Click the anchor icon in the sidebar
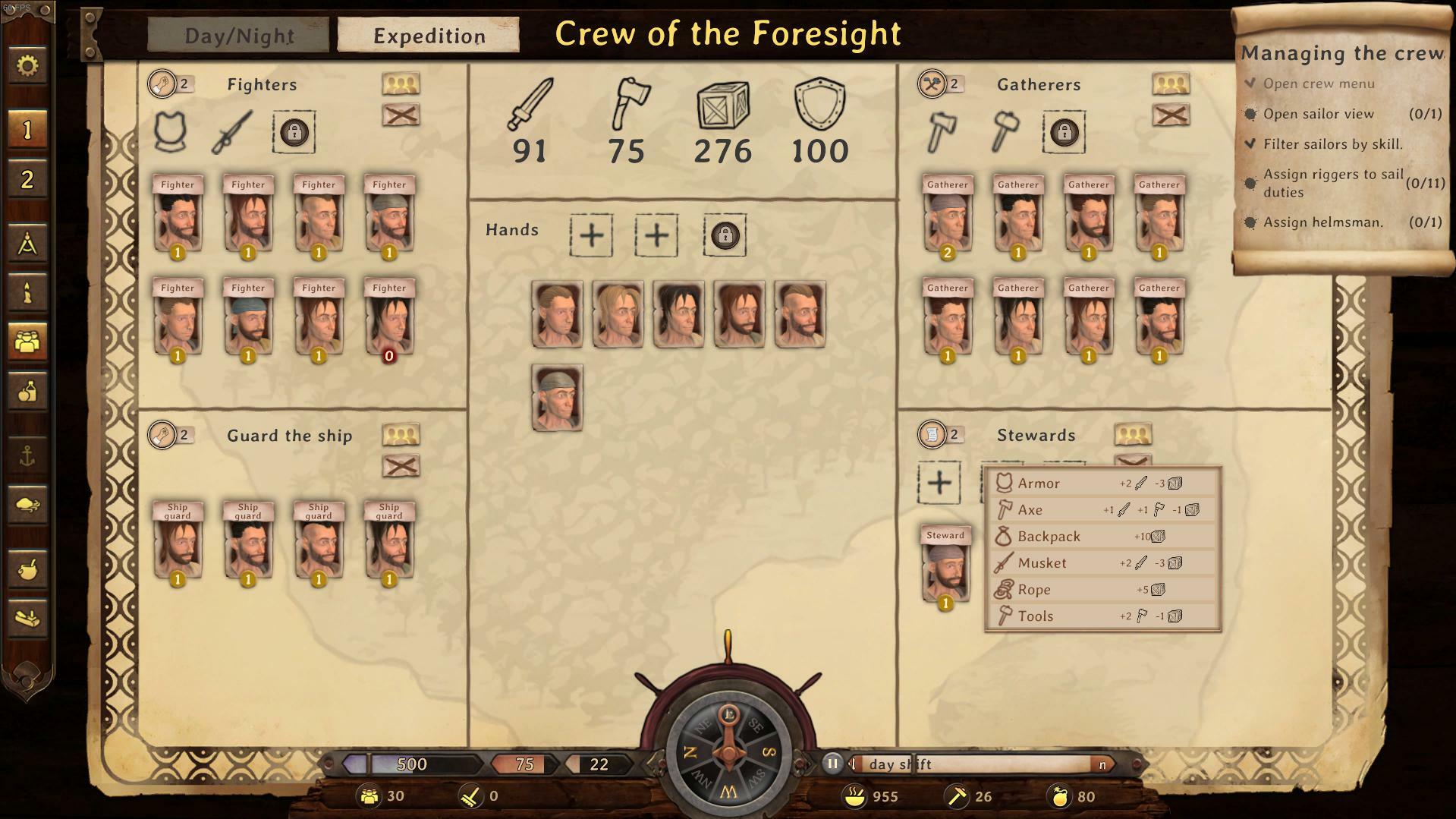Screen dimensions: 1456x819 click(28, 456)
